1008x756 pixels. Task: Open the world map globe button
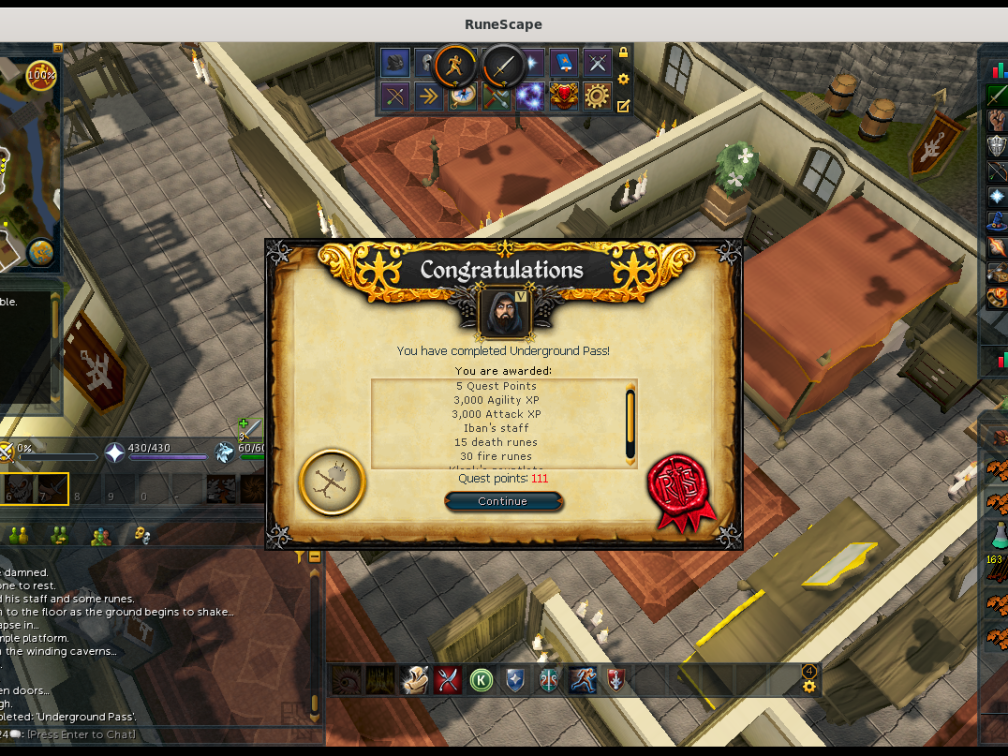click(40, 252)
